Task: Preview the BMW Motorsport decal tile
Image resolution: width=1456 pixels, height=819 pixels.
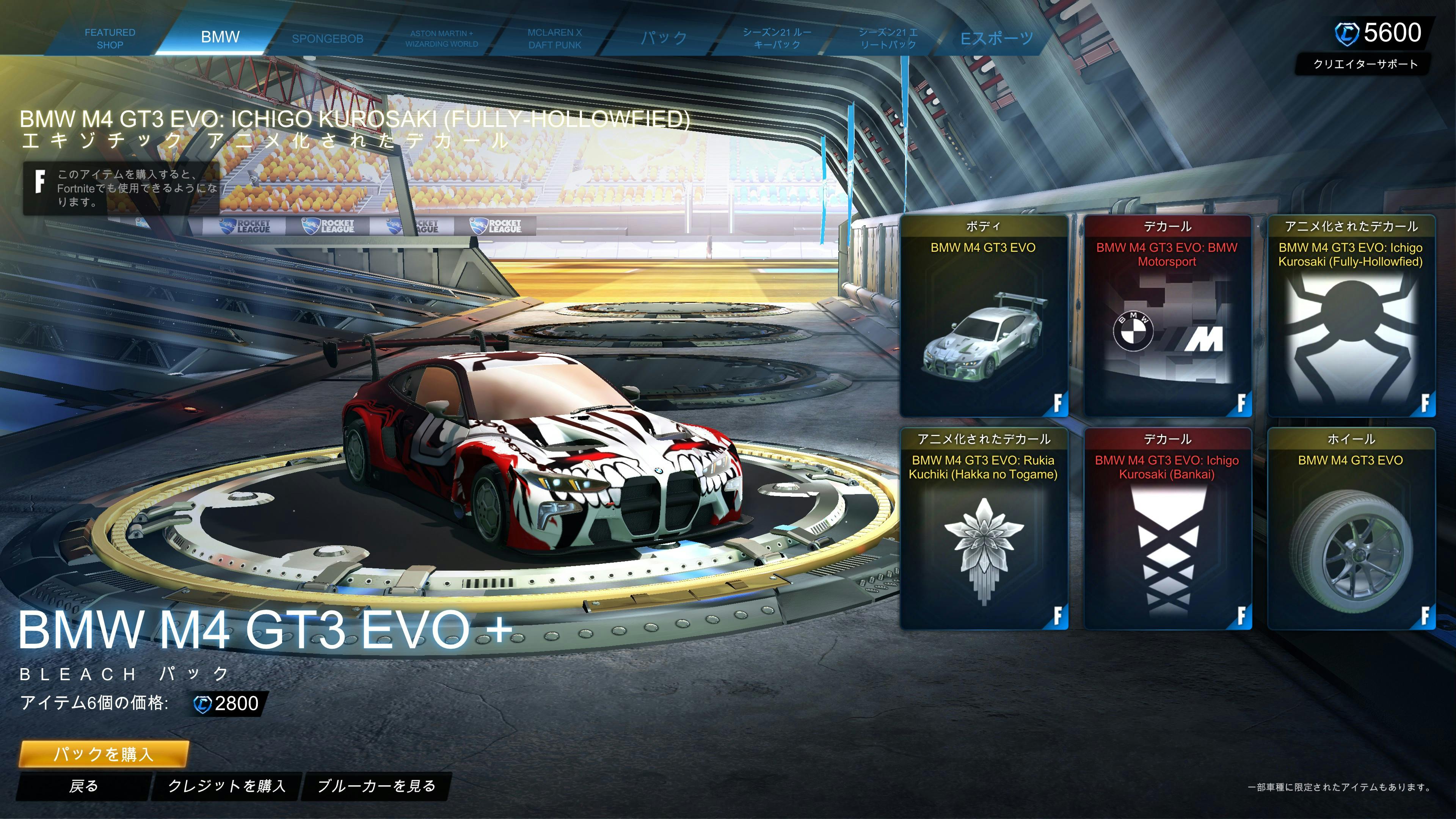Action: (1167, 317)
